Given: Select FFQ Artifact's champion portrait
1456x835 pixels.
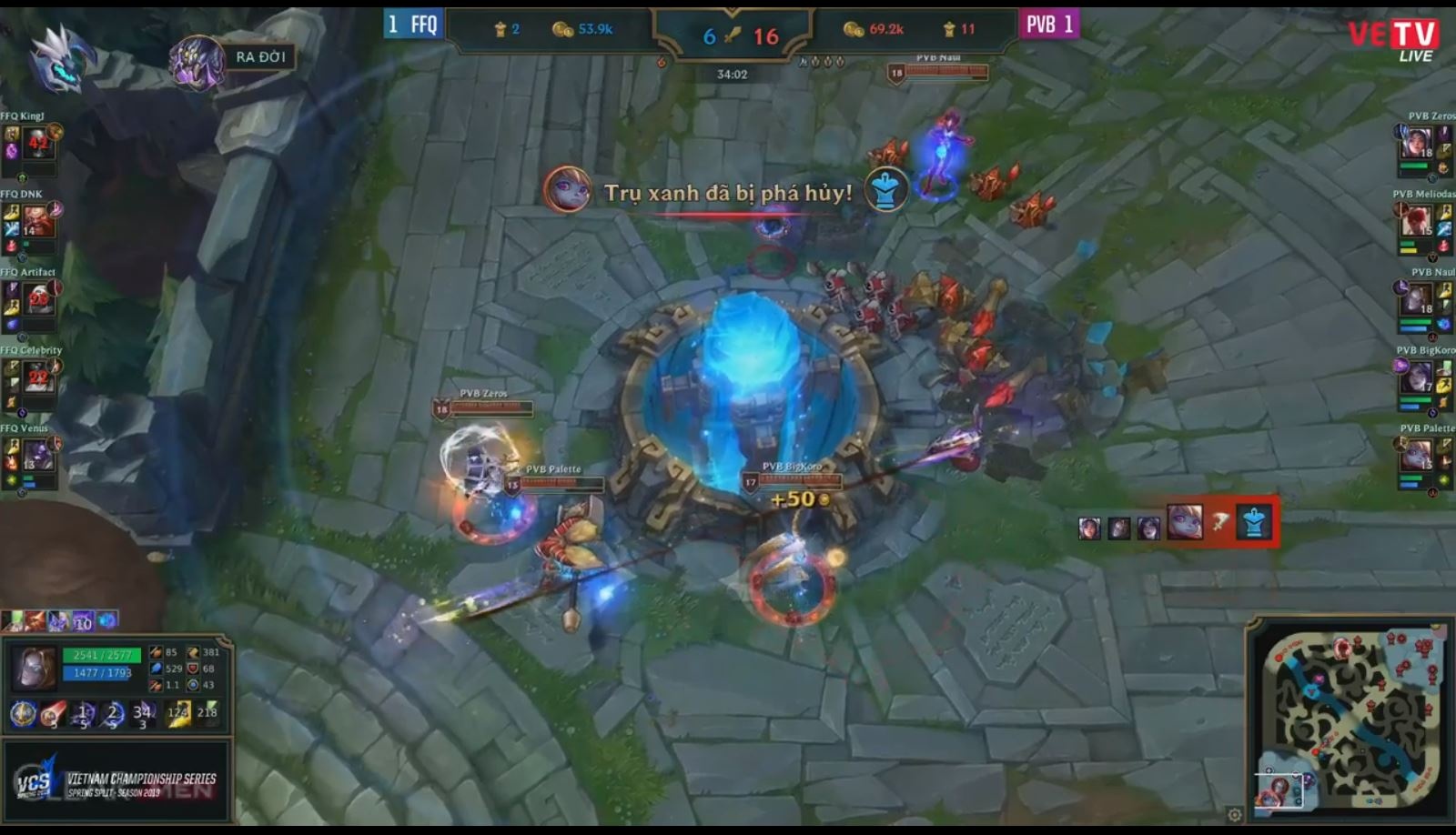Looking at the screenshot, I should coord(38,298).
